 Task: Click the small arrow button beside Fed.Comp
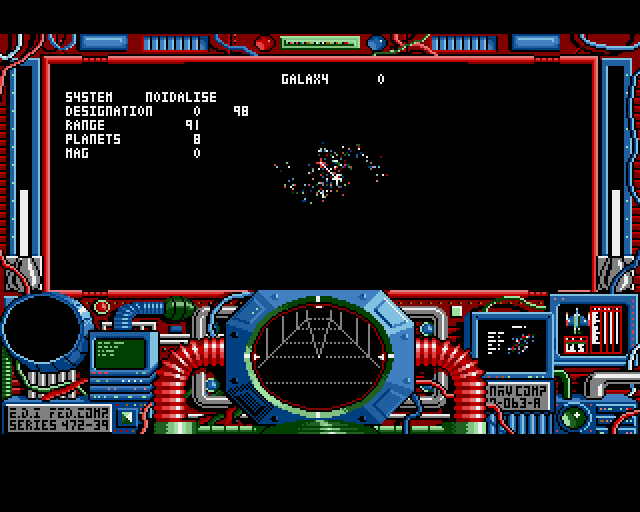click(125, 417)
